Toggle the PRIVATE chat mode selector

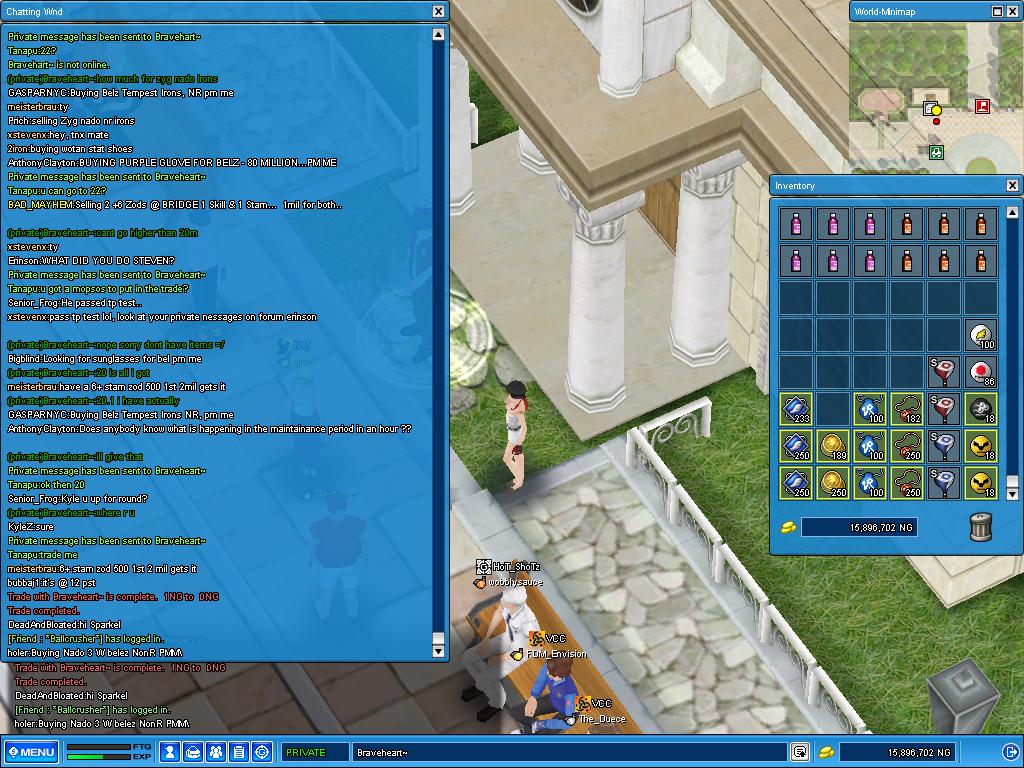pyautogui.click(x=313, y=752)
